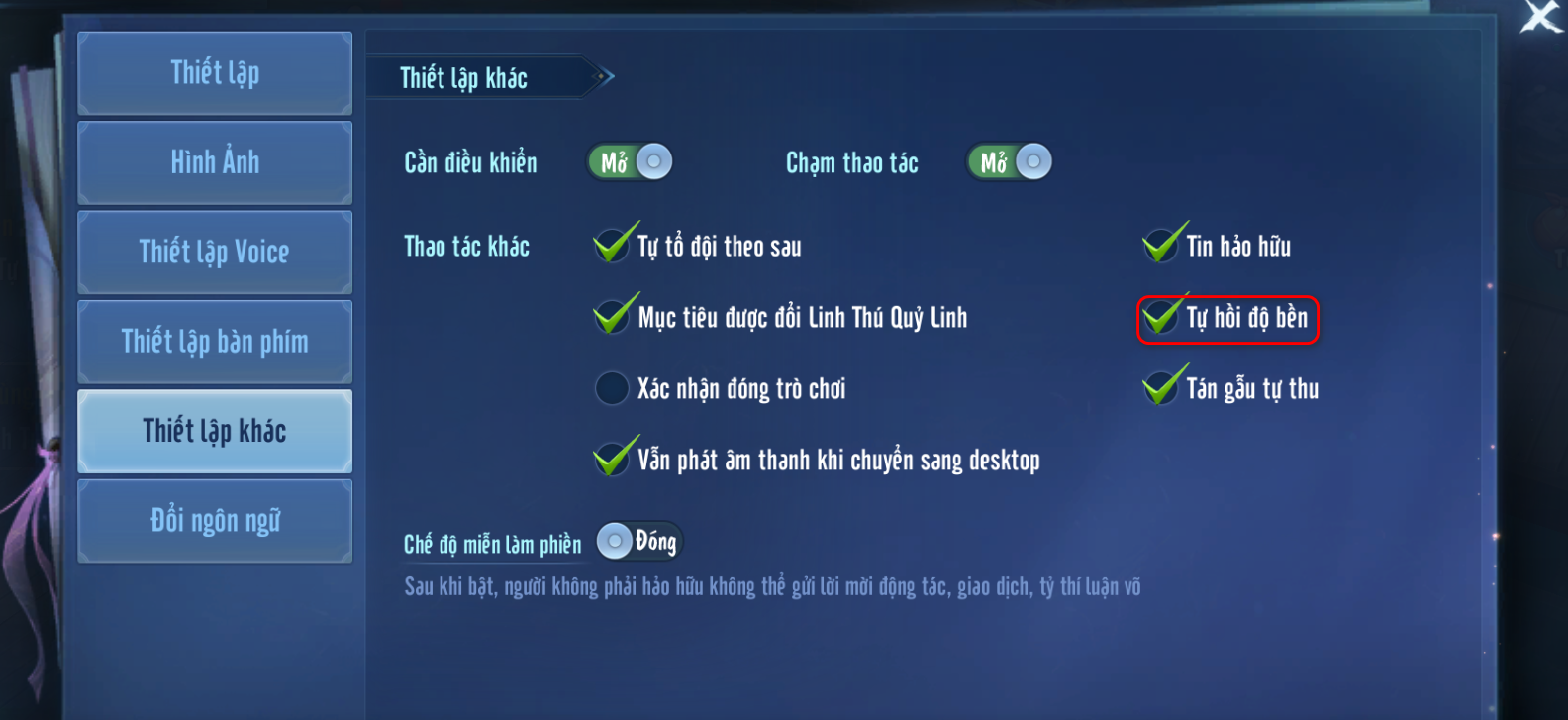Toggle the Cần điều khiển switch
1568x720 pixels.
[x=631, y=162]
